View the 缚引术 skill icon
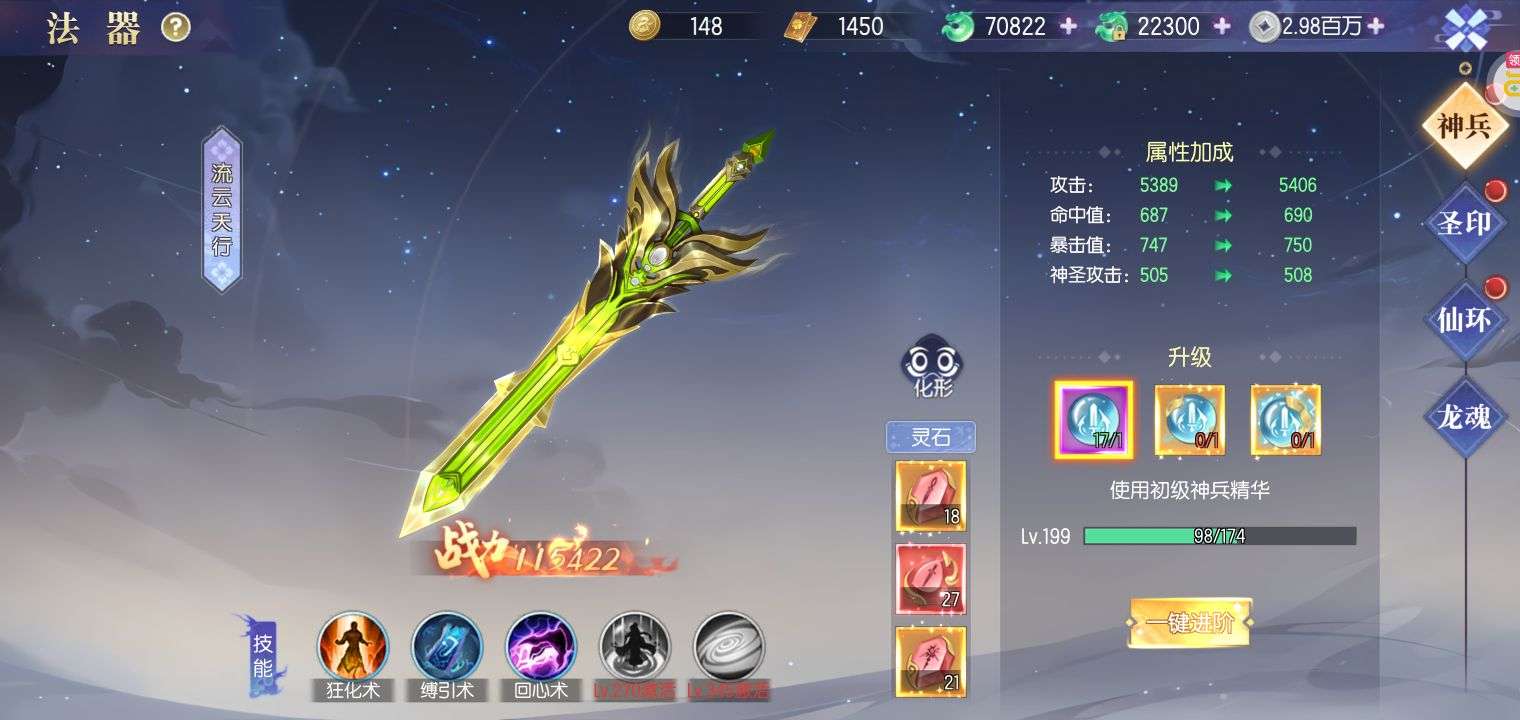The height and width of the screenshot is (720, 1520). 447,647
